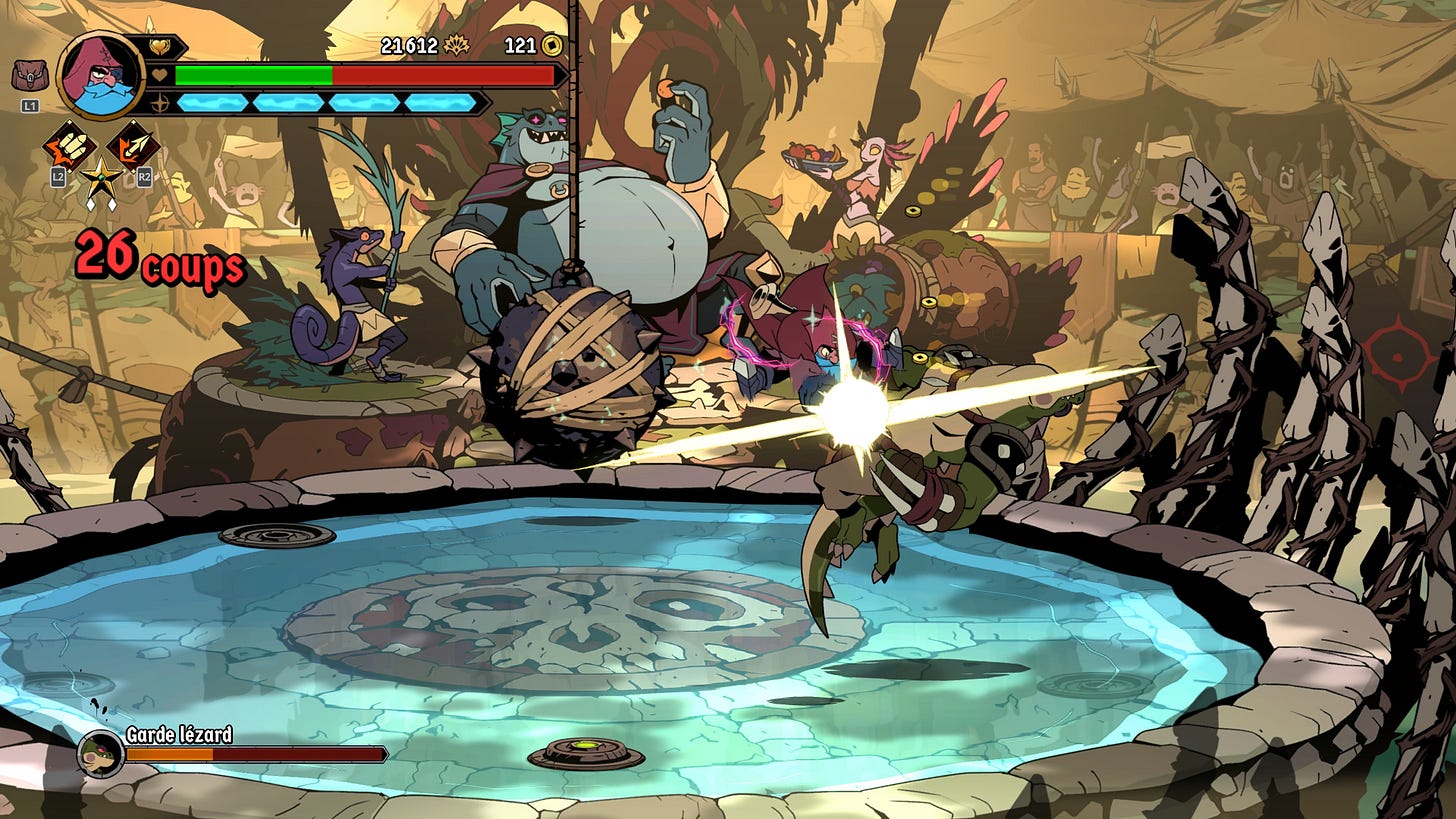1456x819 pixels.
Task: Click the golden heart emblem above health bar
Action: point(159,47)
